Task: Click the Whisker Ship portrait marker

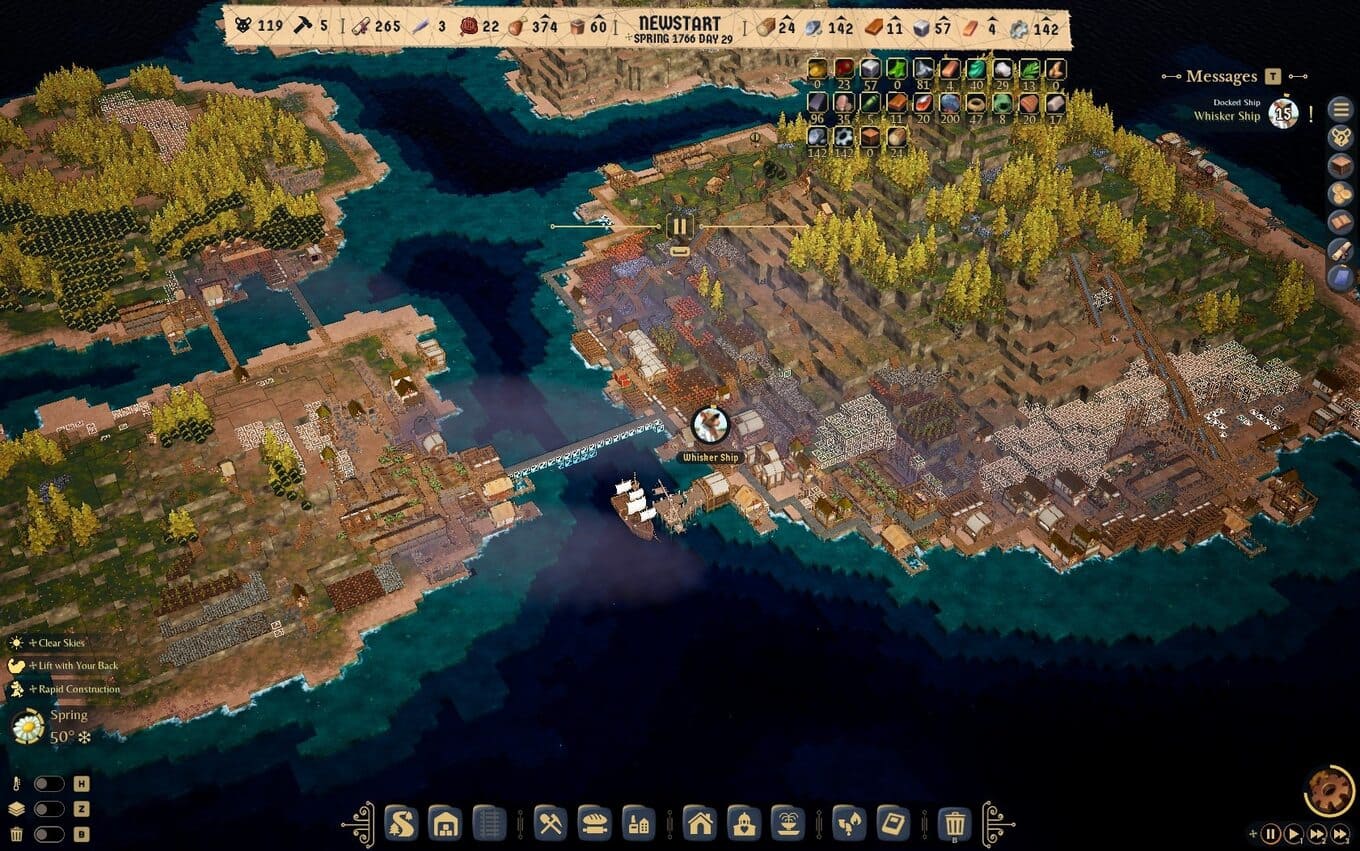Action: 710,425
